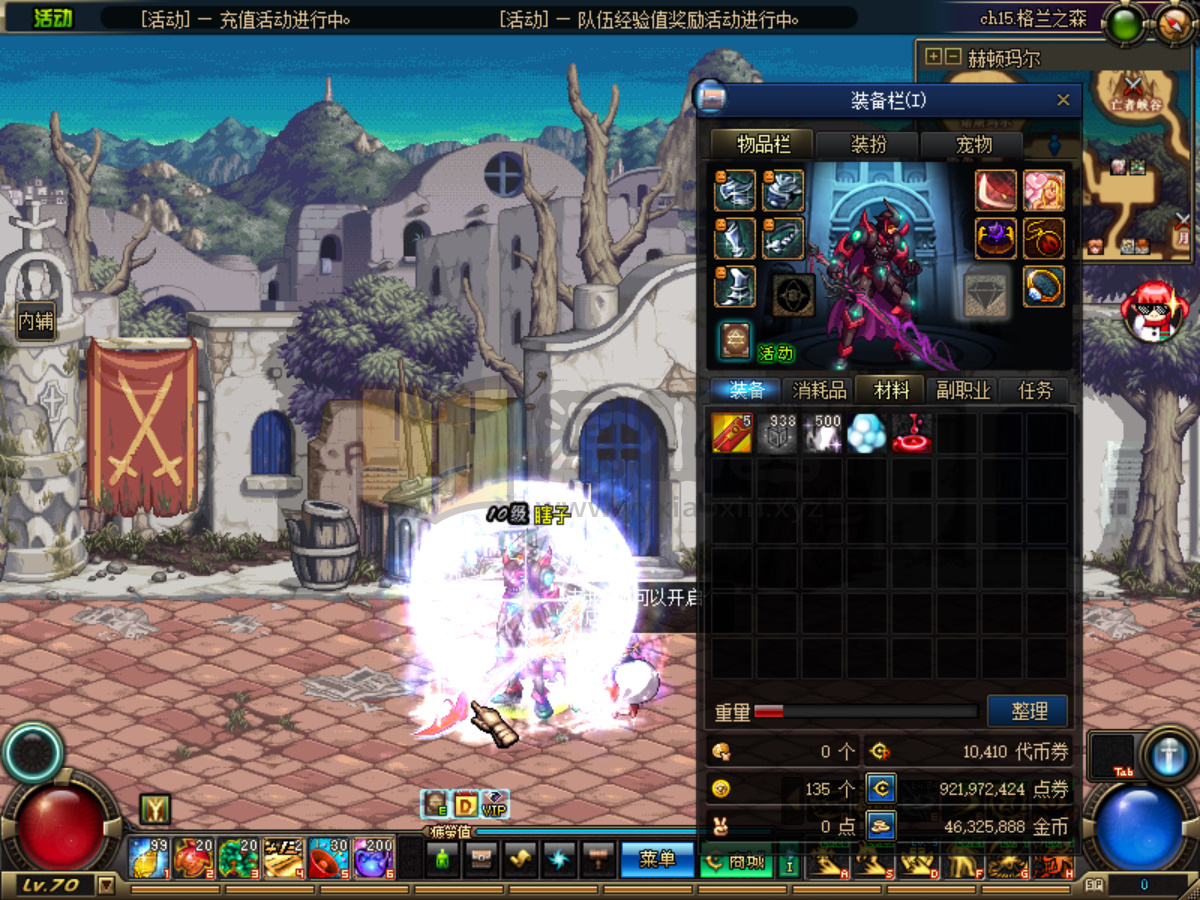Open the 菜单 menu button
Screen dimensions: 1200x900
pos(657,859)
